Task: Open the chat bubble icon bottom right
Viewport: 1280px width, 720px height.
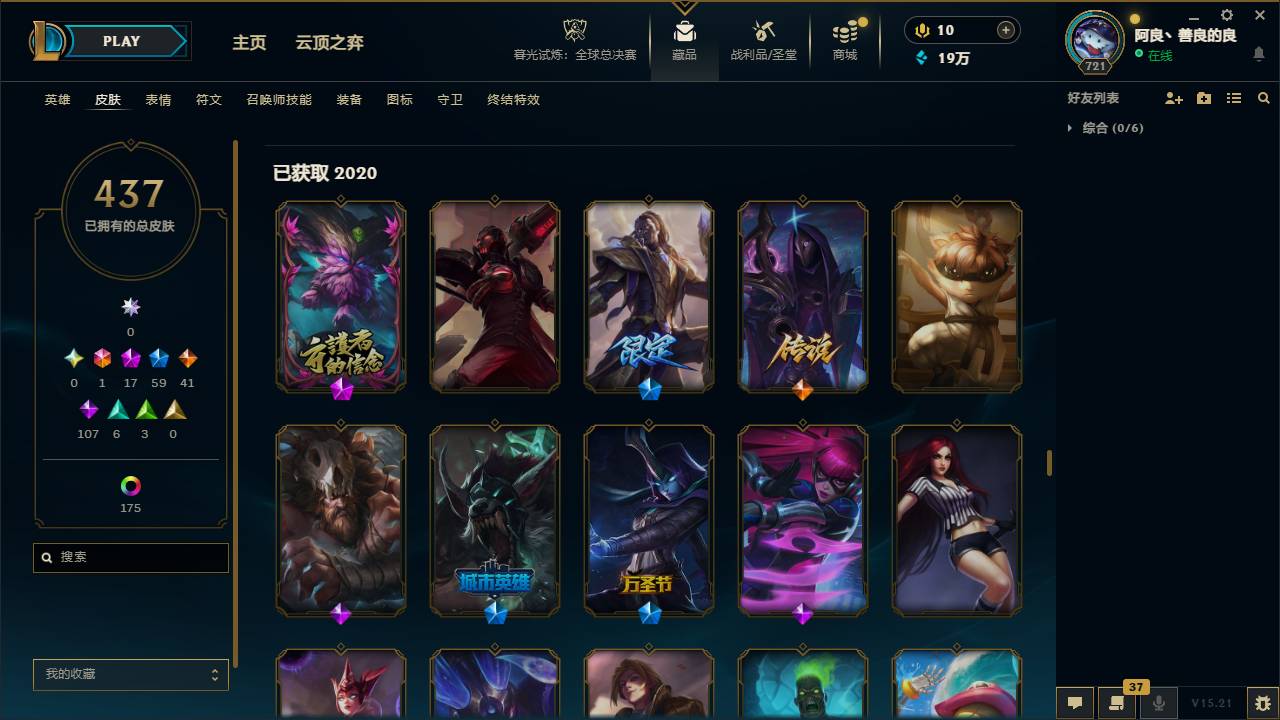Action: [1075, 704]
